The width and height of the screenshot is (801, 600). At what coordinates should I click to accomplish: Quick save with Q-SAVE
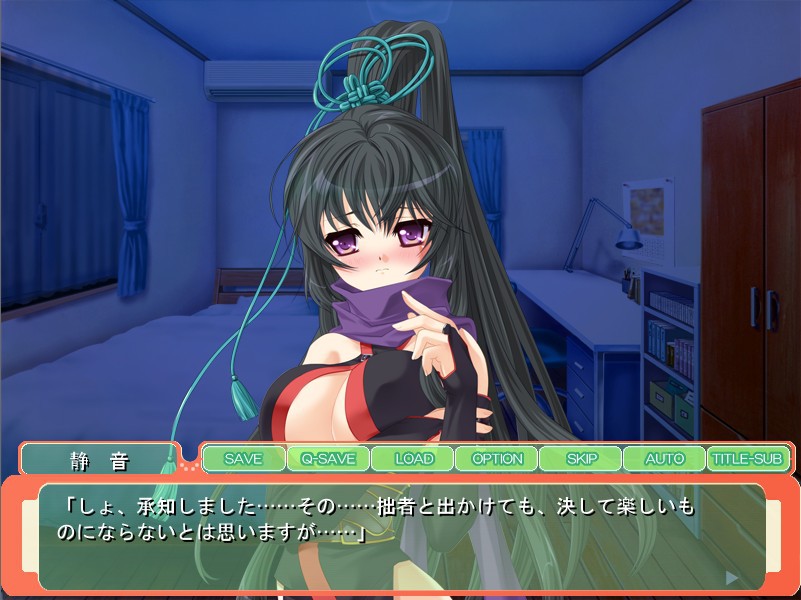pos(328,459)
